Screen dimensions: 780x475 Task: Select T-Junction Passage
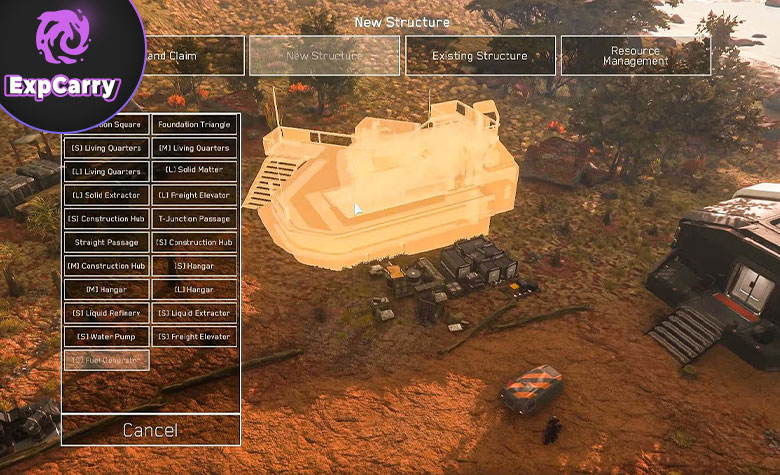[194, 219]
